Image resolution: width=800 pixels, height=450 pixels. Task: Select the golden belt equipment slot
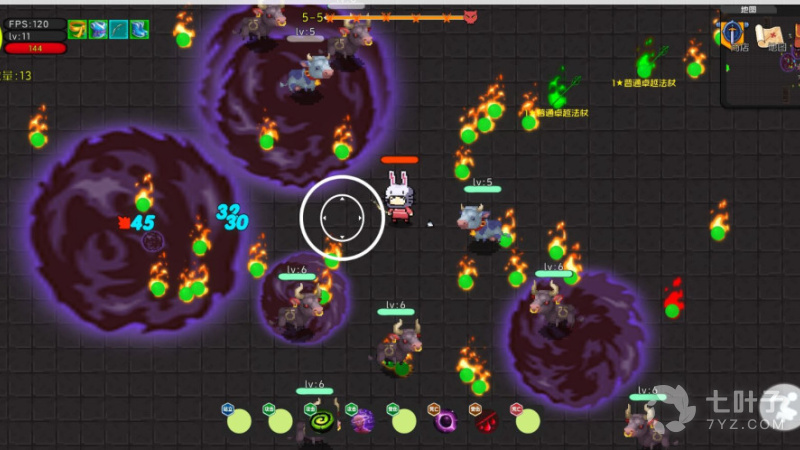[78, 30]
